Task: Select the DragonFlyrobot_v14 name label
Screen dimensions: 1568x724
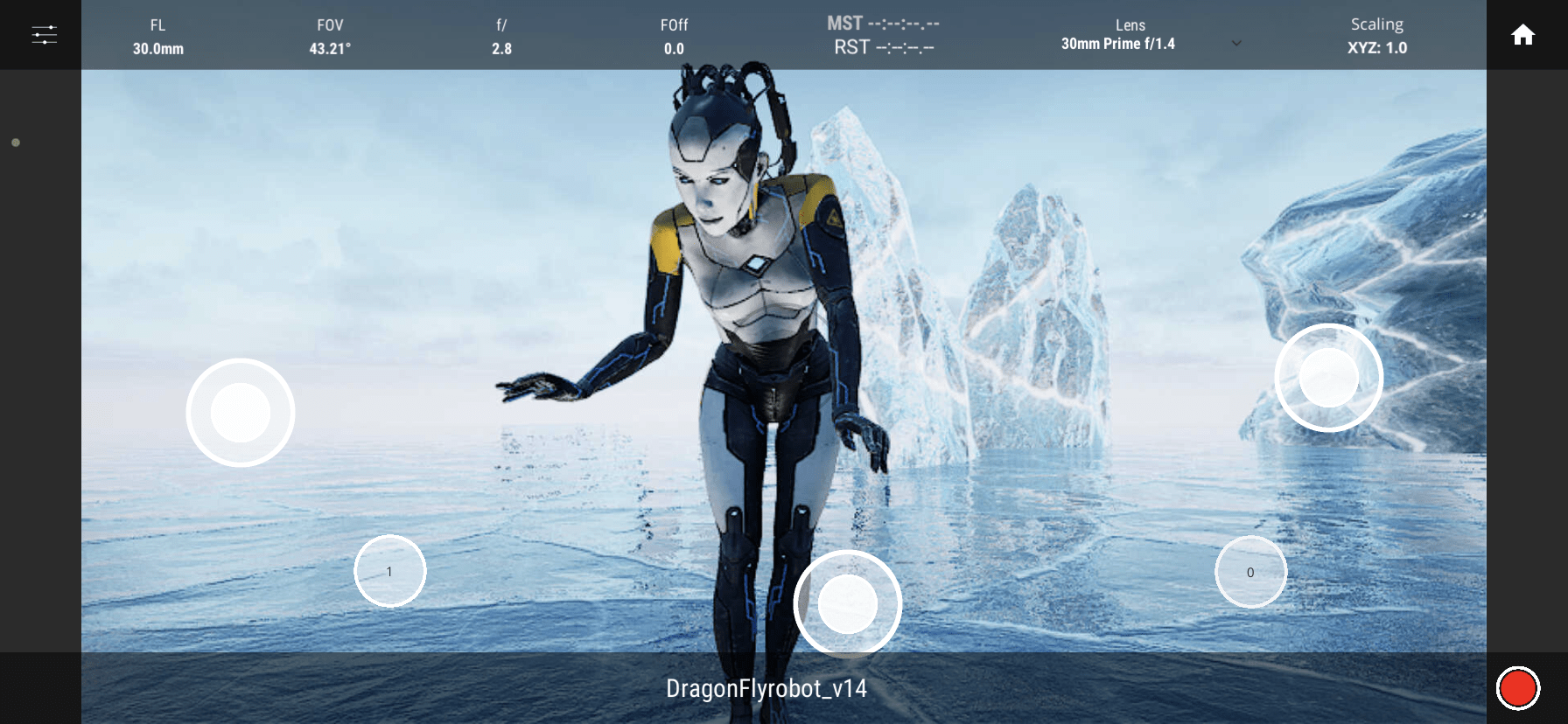Action: point(766,689)
